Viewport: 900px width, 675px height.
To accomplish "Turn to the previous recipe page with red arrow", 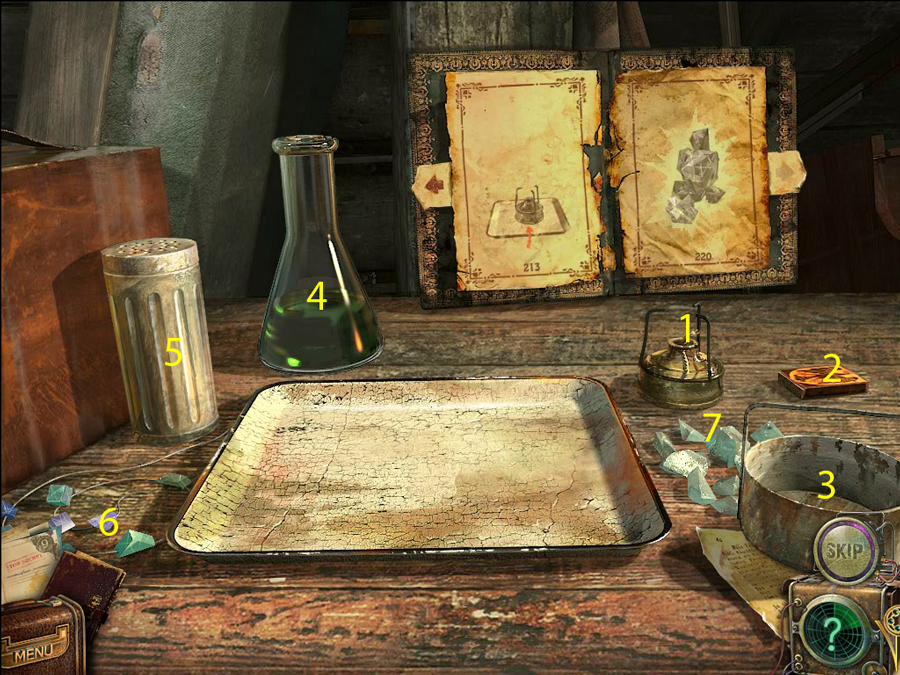I will click(434, 185).
